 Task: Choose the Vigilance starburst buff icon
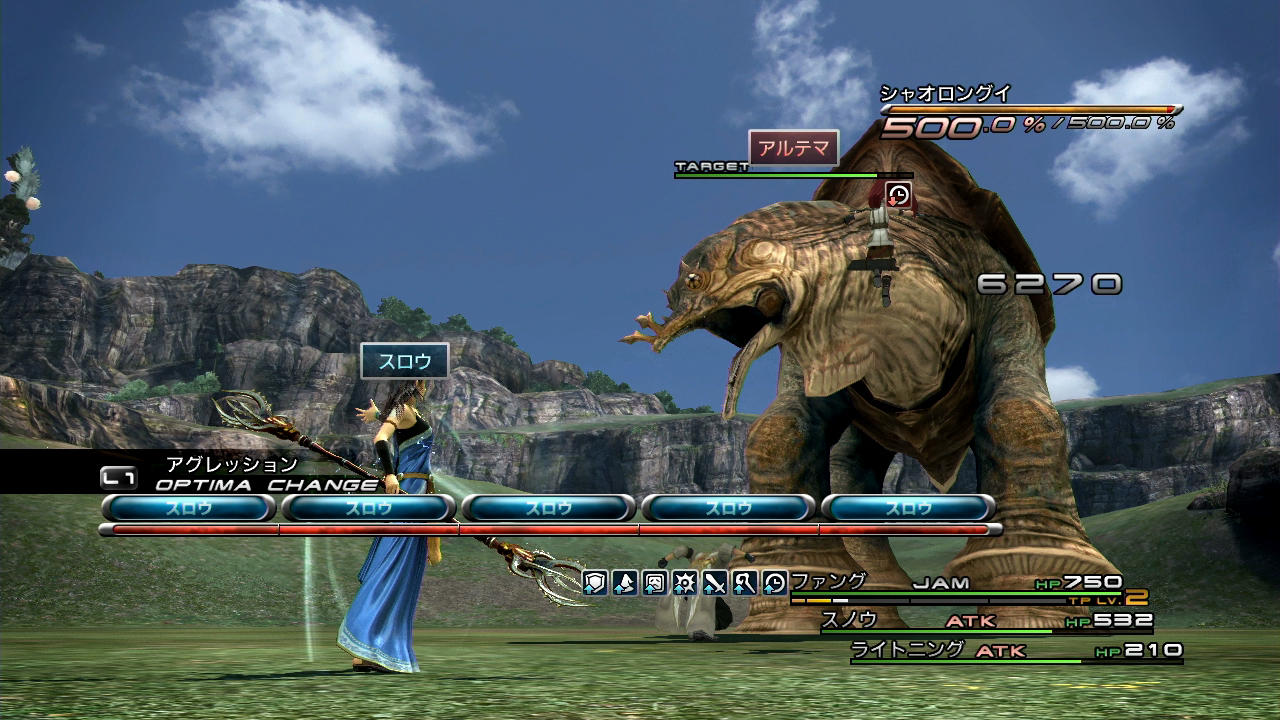coord(685,583)
